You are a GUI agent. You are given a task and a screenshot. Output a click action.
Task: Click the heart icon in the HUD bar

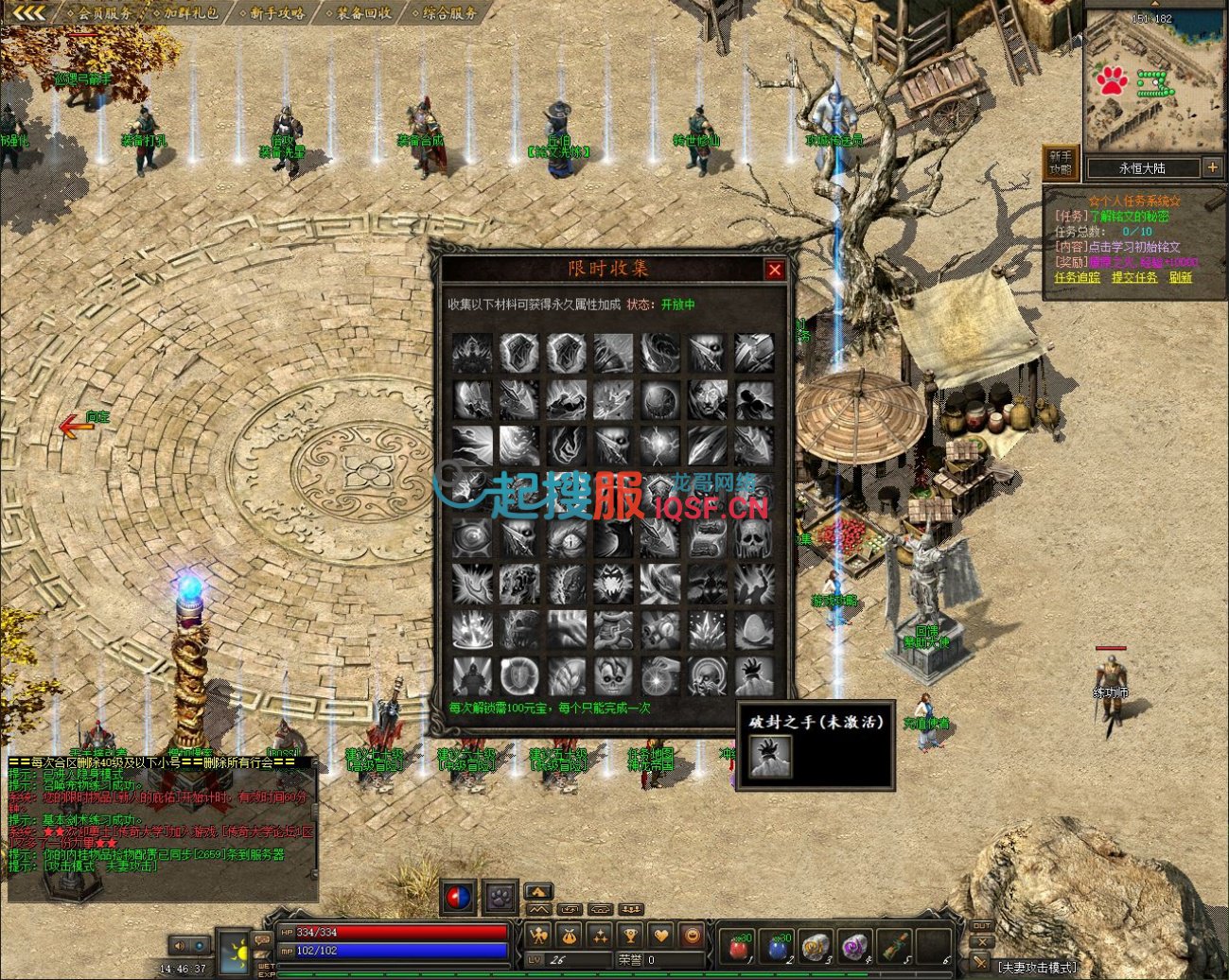661,936
